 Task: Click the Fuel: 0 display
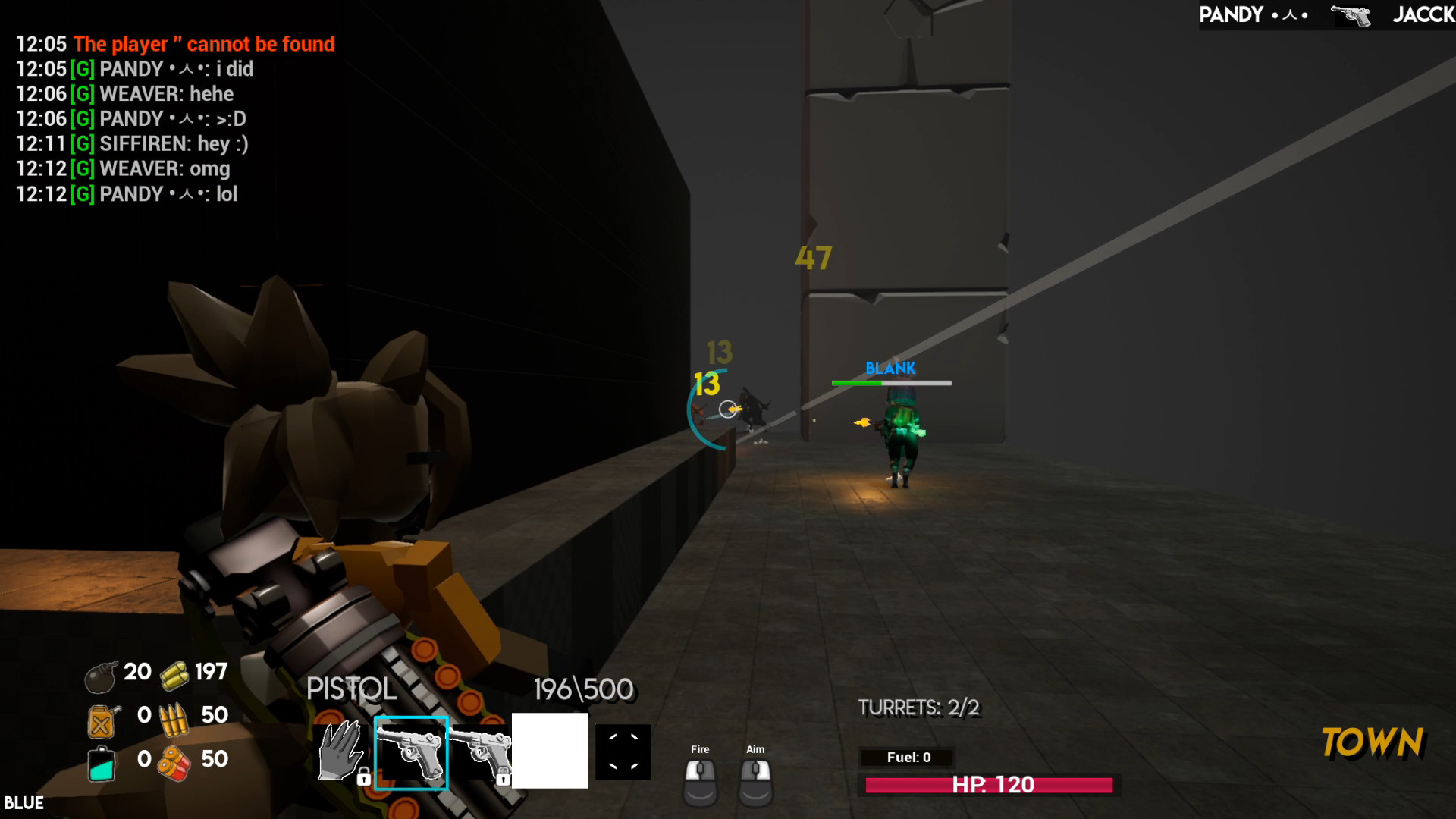click(907, 758)
